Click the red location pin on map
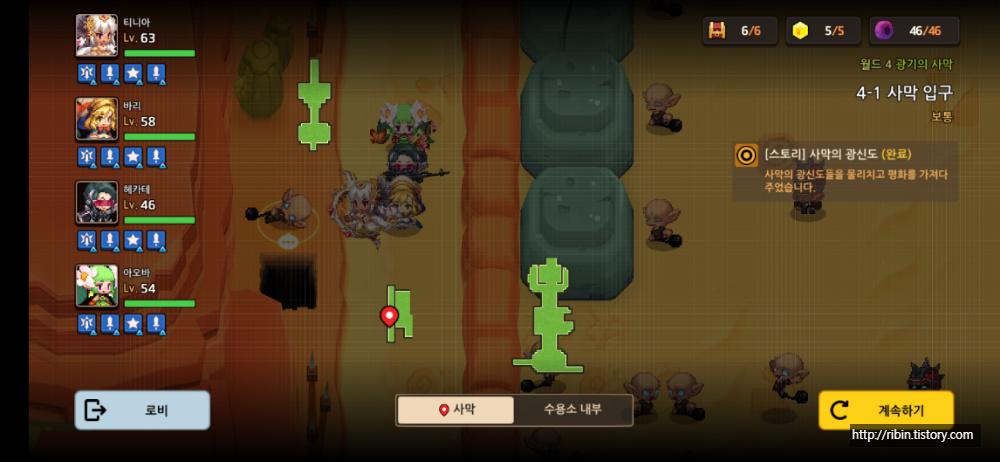The width and height of the screenshot is (1000, 462). coord(390,317)
